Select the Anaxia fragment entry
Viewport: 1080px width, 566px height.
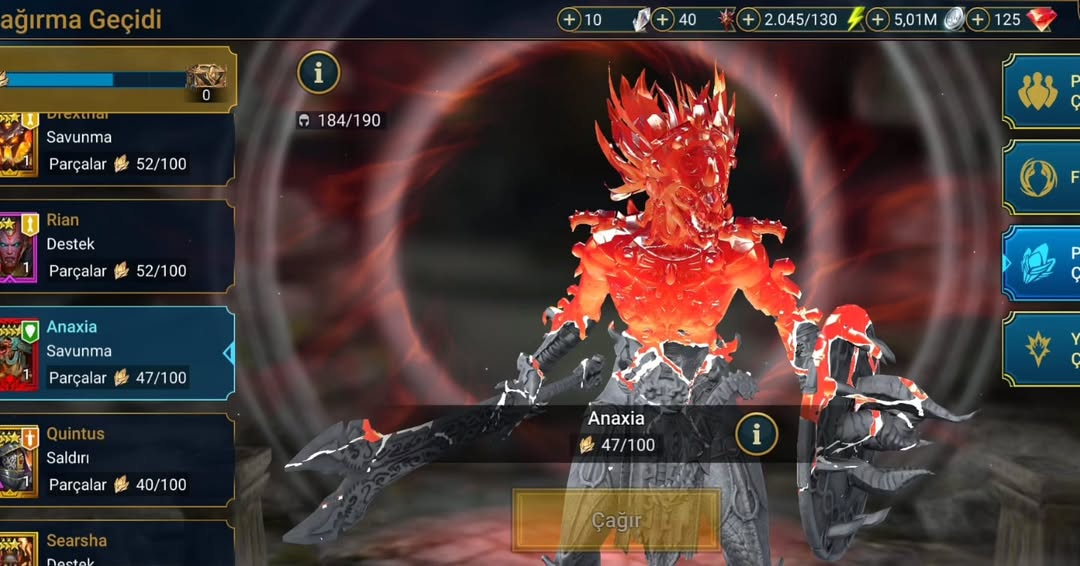coord(117,352)
